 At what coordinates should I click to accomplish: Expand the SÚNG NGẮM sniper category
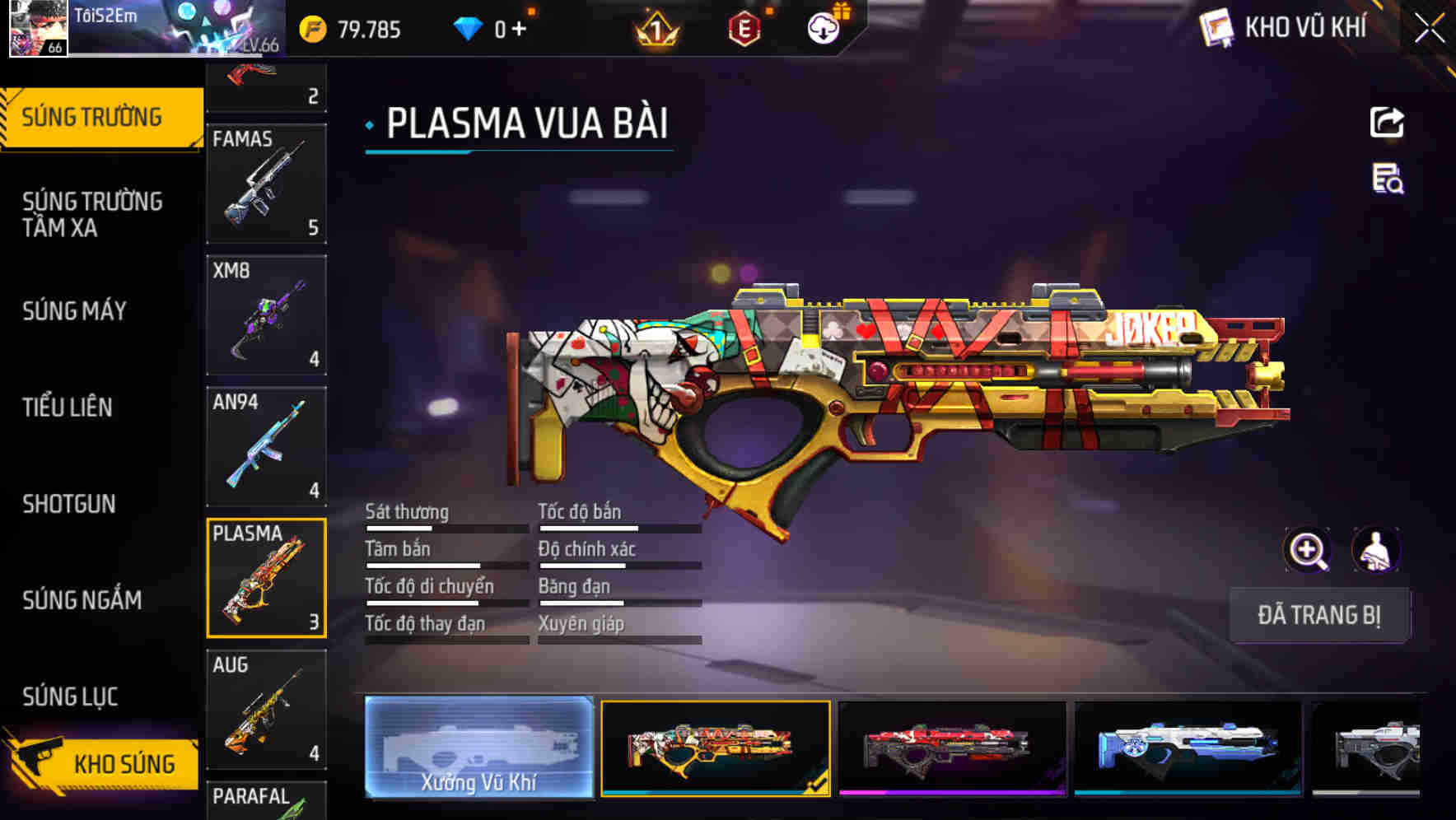point(82,601)
